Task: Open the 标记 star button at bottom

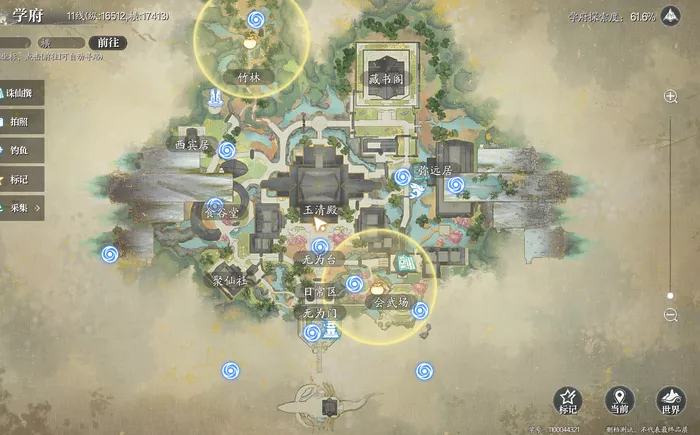Action: [568, 401]
